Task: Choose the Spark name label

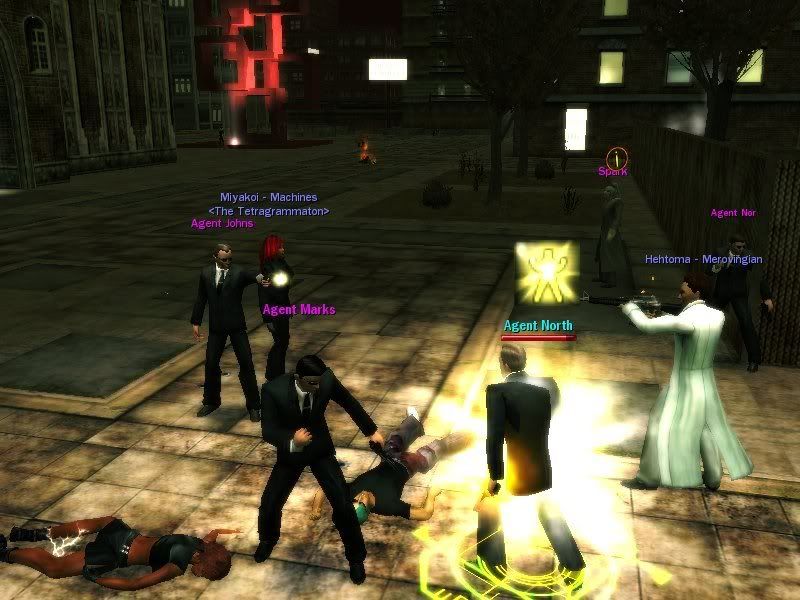Action: coord(612,171)
